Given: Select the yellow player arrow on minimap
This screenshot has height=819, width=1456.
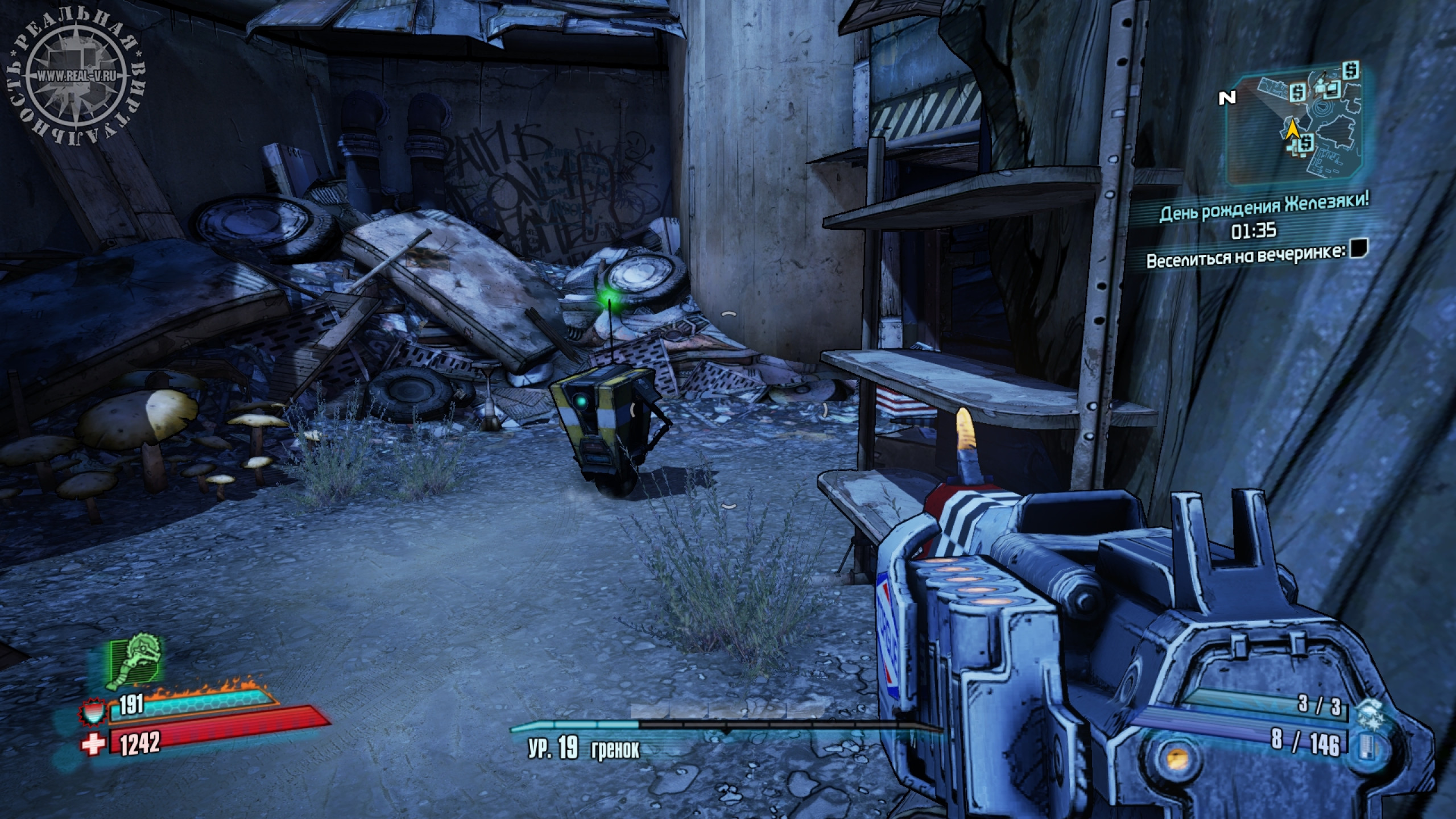Looking at the screenshot, I should (x=1292, y=130).
